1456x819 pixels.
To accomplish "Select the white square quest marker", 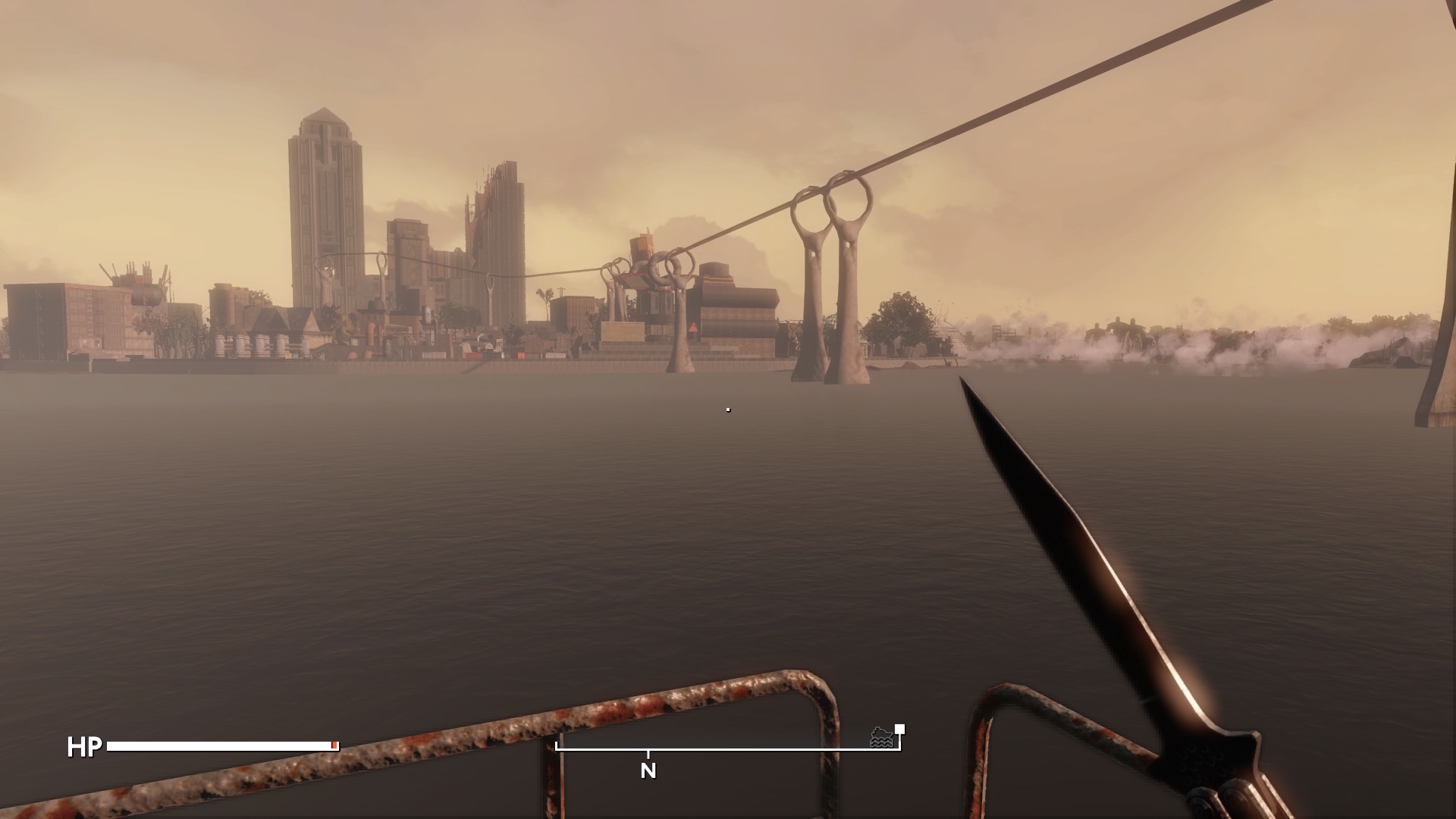I will (899, 730).
